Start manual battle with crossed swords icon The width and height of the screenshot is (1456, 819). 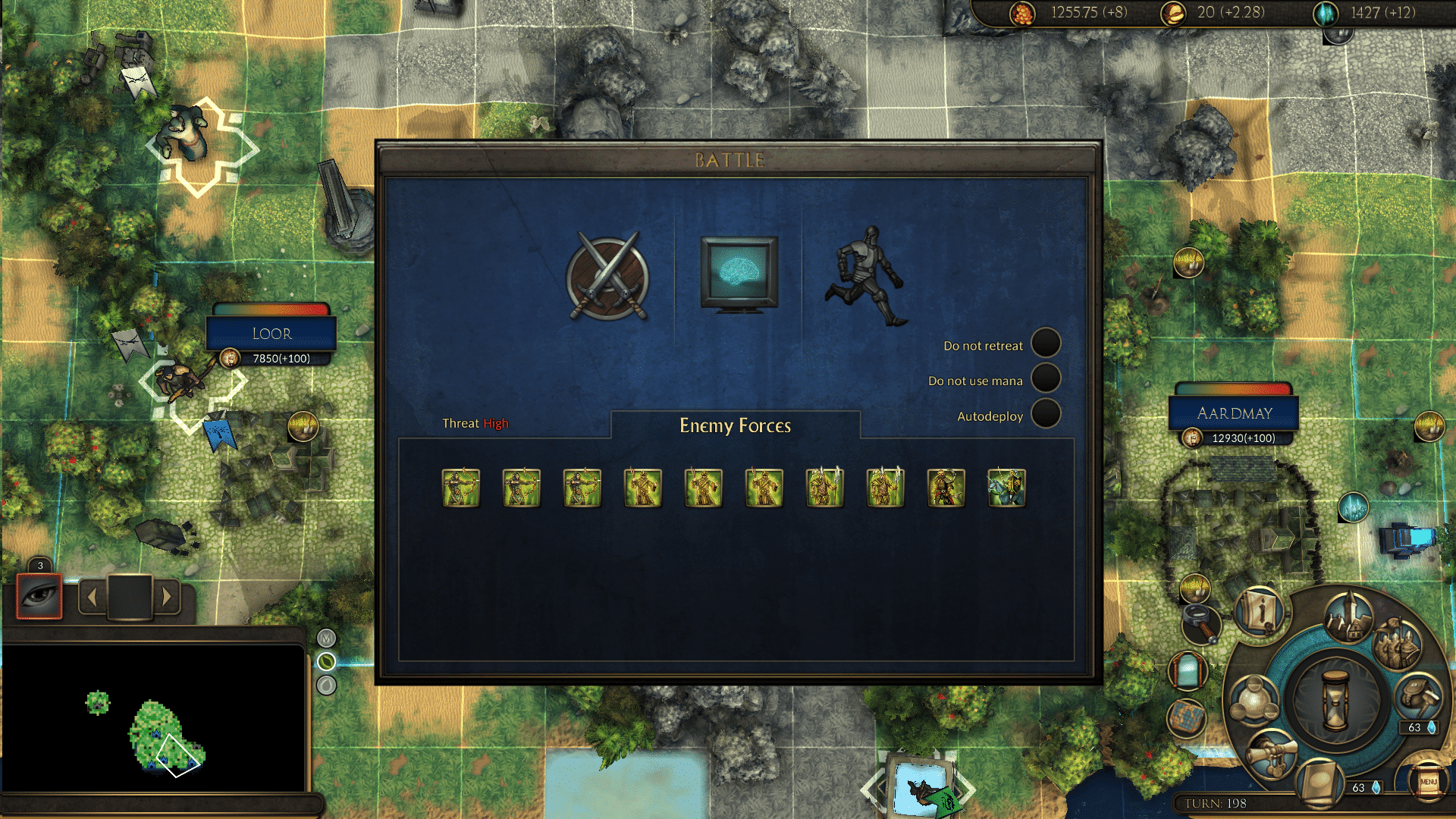point(607,278)
